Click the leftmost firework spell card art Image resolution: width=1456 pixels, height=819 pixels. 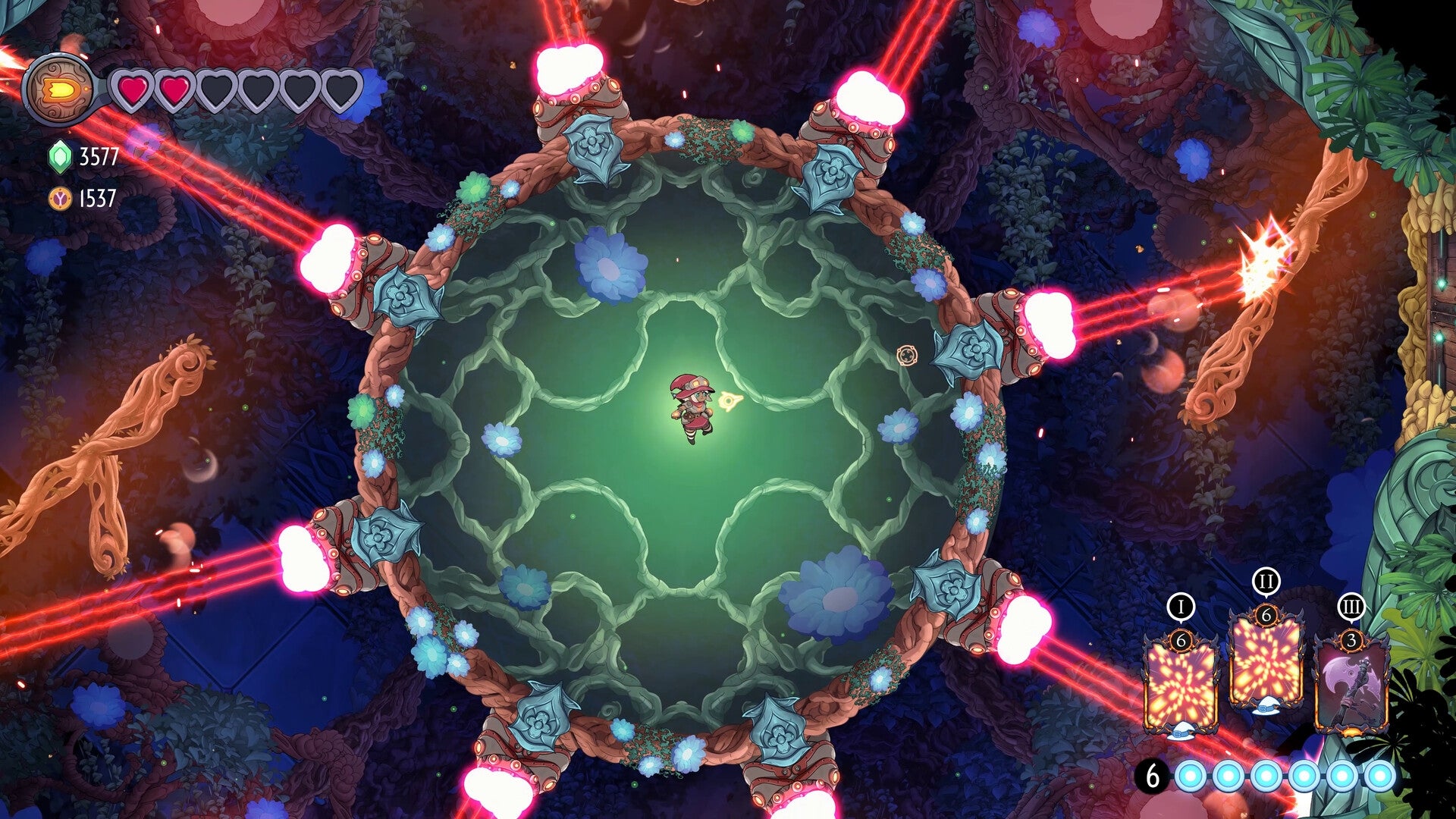click(x=1180, y=682)
